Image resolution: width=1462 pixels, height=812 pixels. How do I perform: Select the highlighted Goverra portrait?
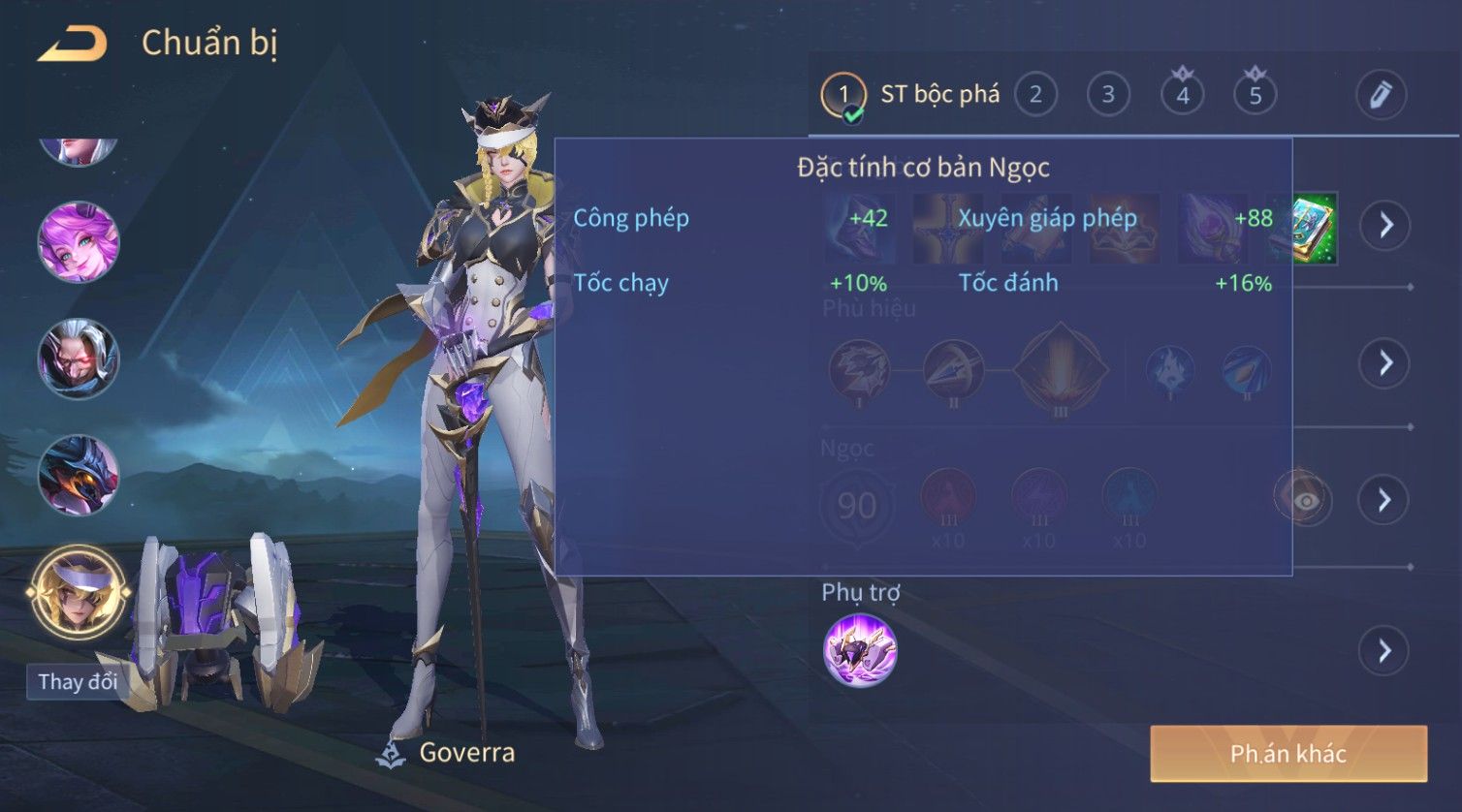(x=79, y=593)
